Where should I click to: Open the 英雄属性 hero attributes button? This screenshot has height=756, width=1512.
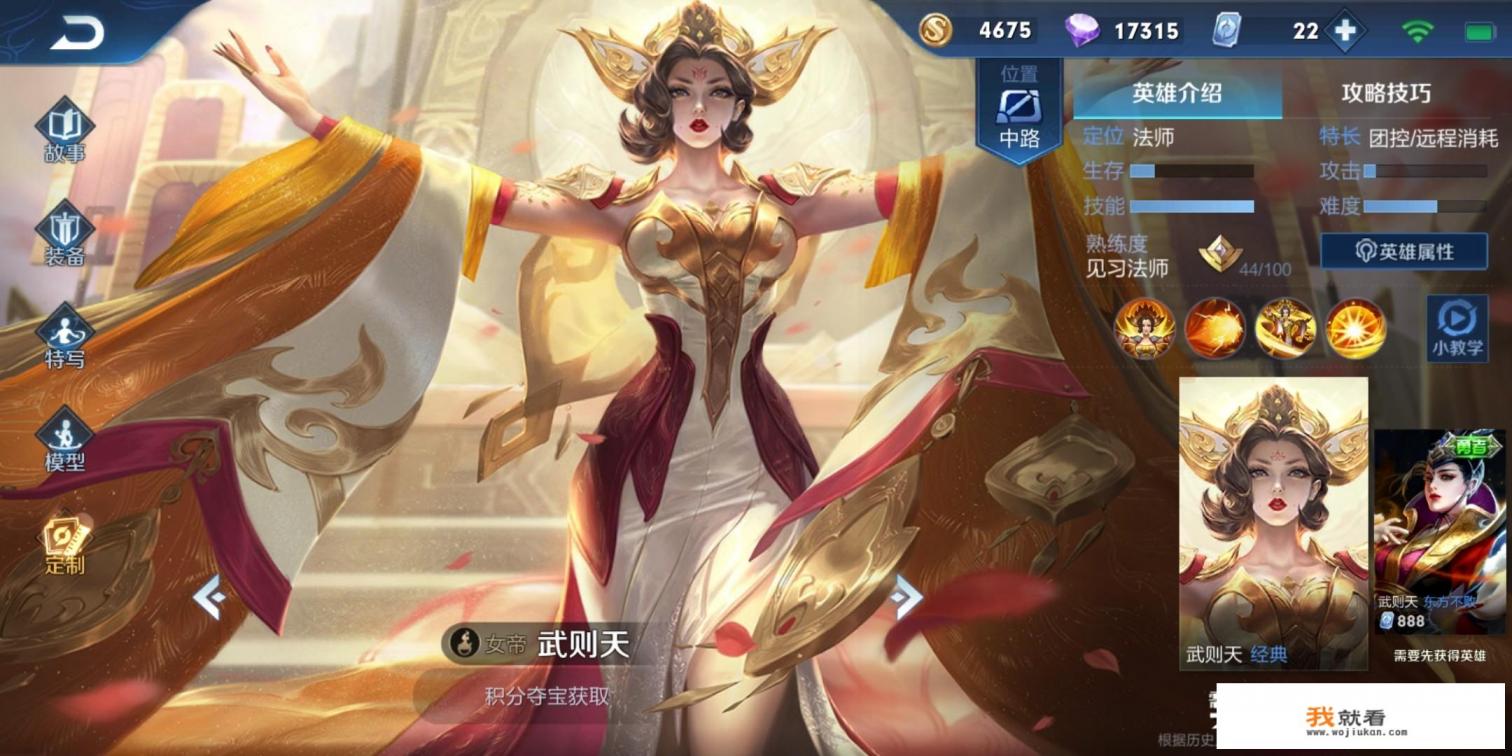click(1406, 252)
